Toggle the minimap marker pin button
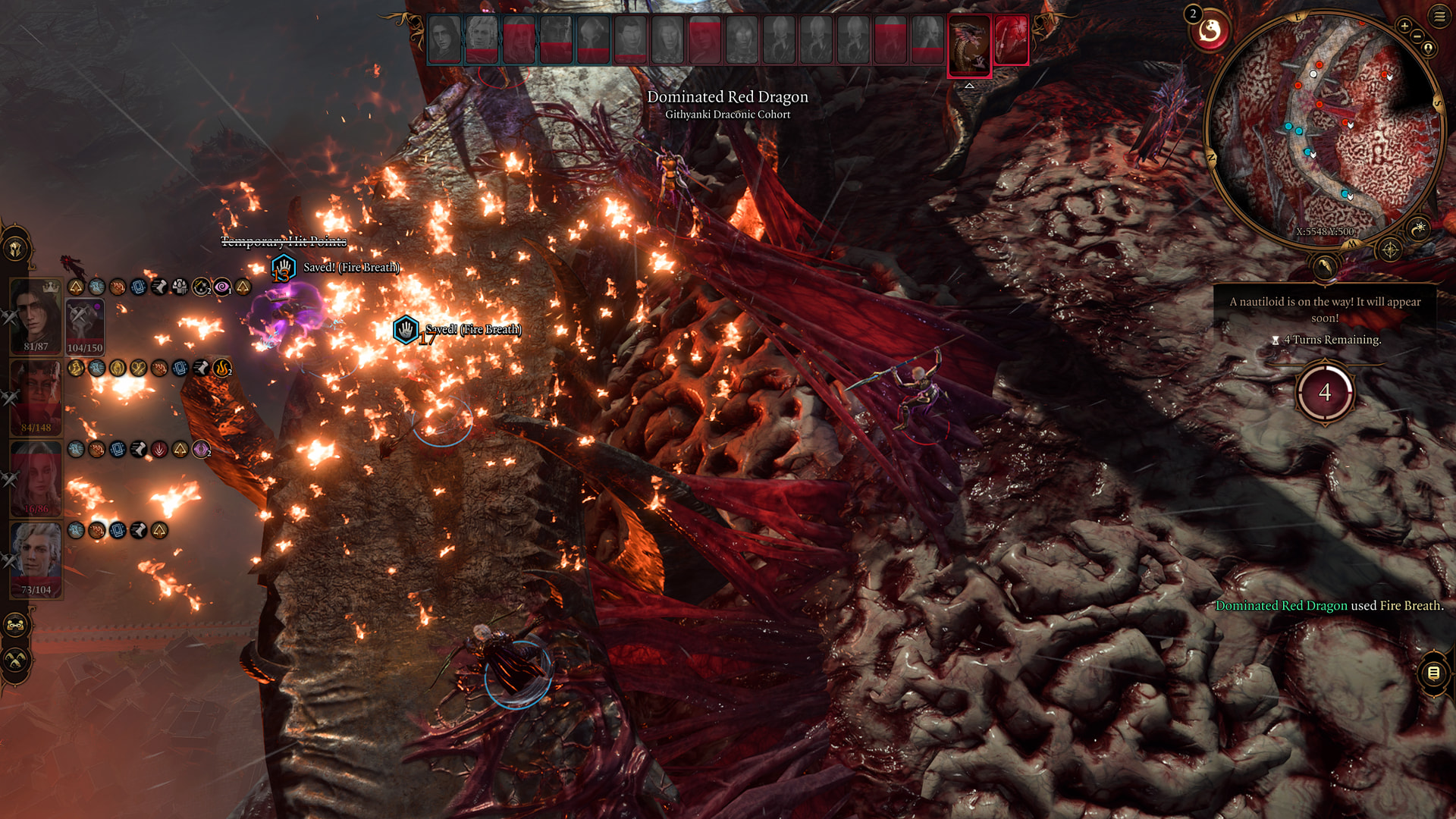1456x819 pixels. [x=1428, y=49]
